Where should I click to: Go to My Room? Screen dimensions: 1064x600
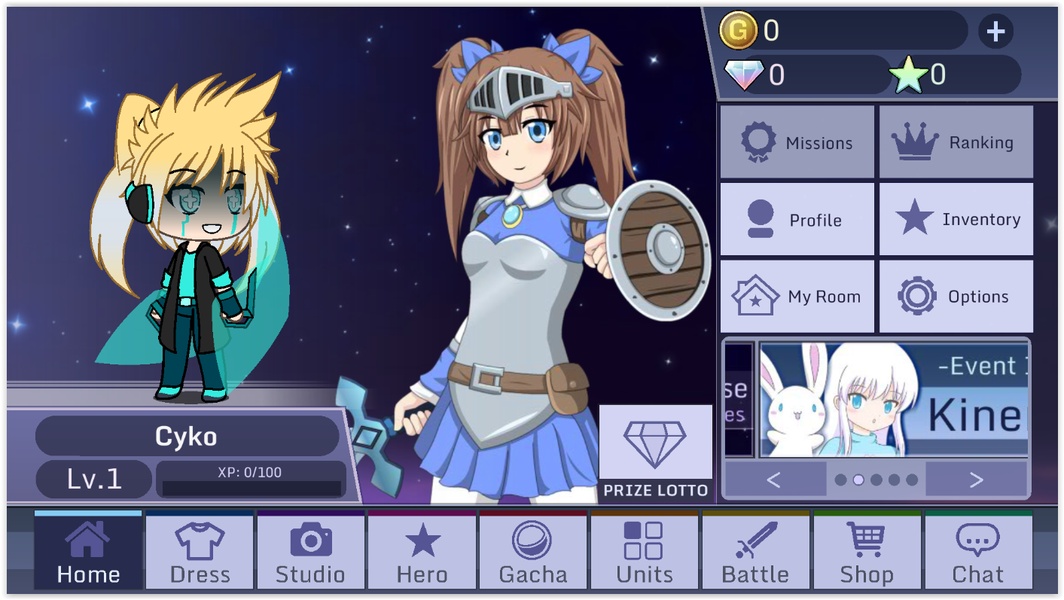tap(797, 296)
